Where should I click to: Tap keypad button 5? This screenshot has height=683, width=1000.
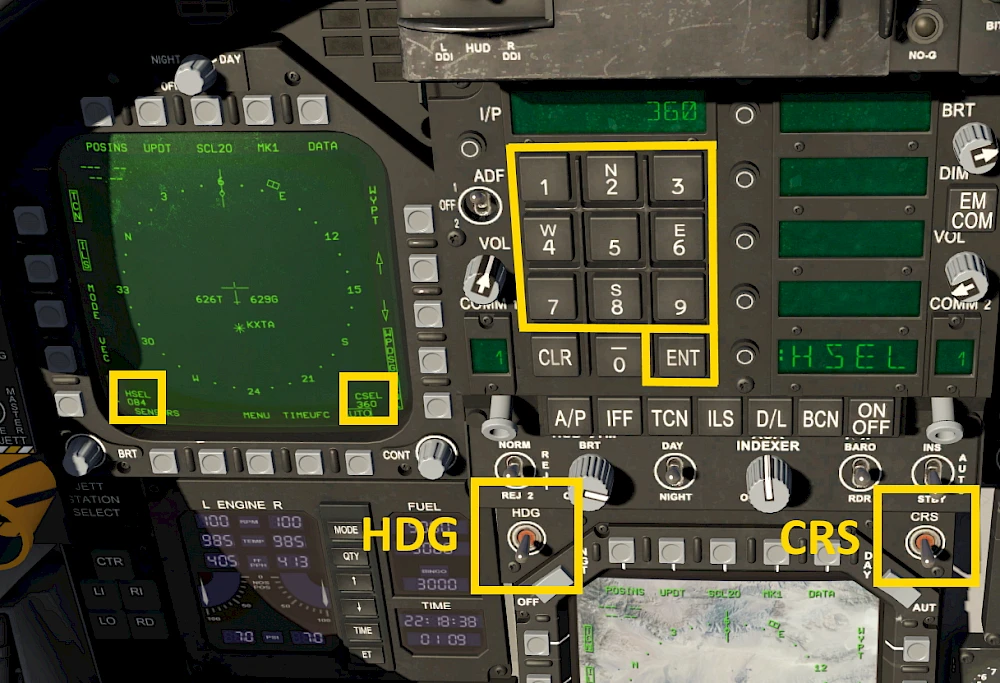614,242
